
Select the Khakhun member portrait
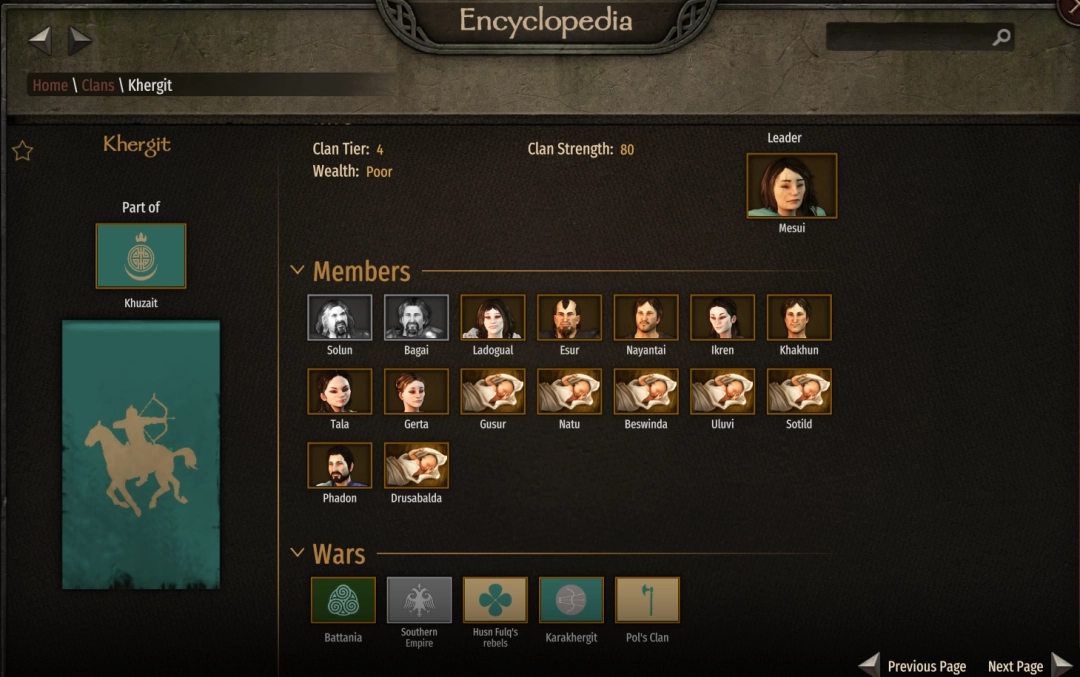(799, 318)
